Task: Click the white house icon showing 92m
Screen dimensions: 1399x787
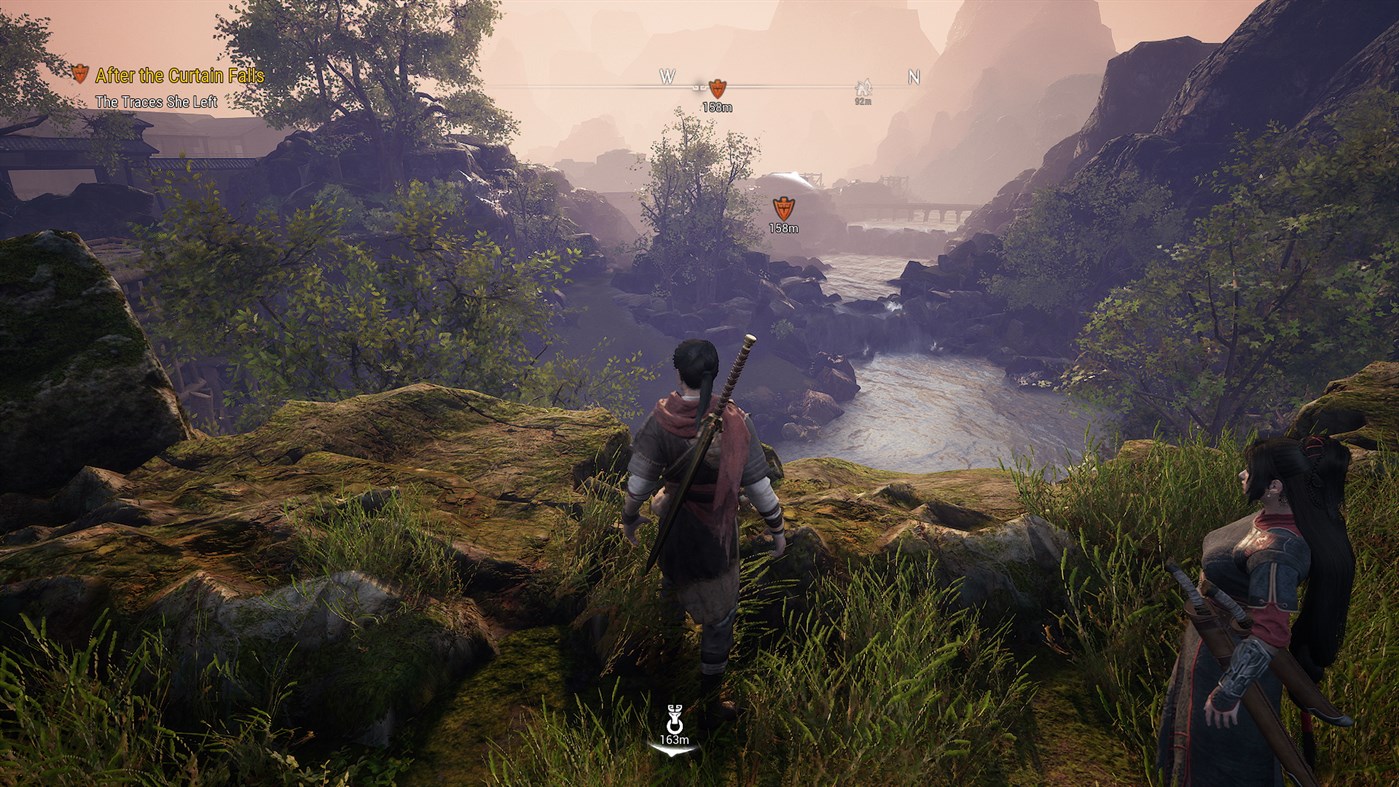Action: (x=861, y=85)
